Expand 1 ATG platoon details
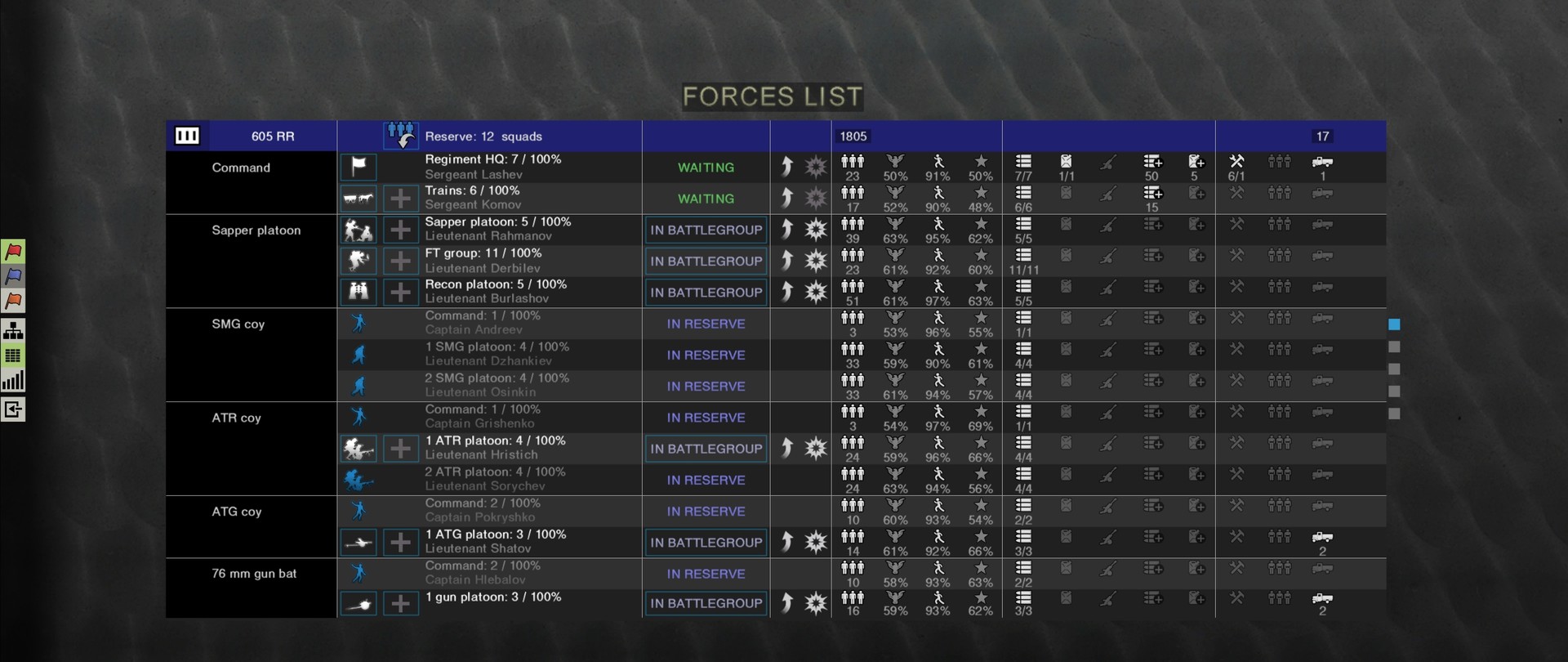This screenshot has width=1568, height=662. pos(400,542)
